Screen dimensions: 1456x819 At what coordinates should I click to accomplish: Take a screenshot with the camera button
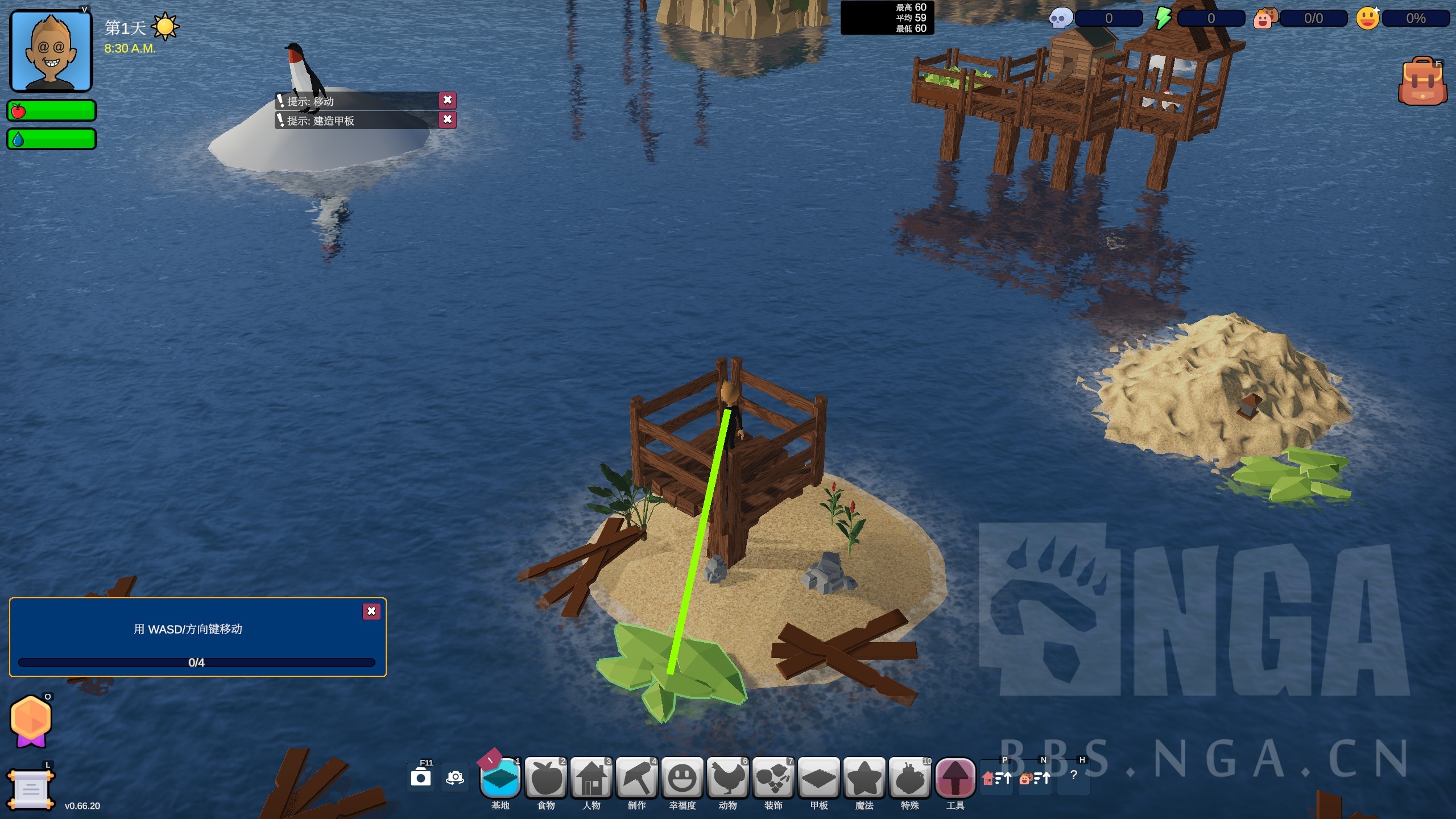tap(421, 777)
